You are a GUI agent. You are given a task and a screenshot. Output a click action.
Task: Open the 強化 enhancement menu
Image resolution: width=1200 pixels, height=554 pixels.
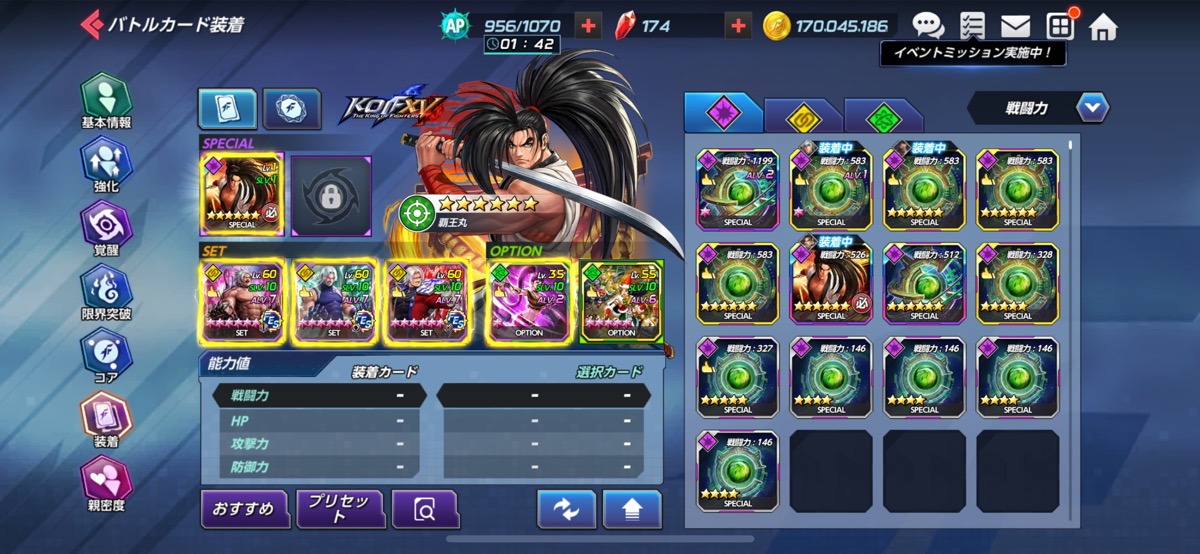pos(106,165)
